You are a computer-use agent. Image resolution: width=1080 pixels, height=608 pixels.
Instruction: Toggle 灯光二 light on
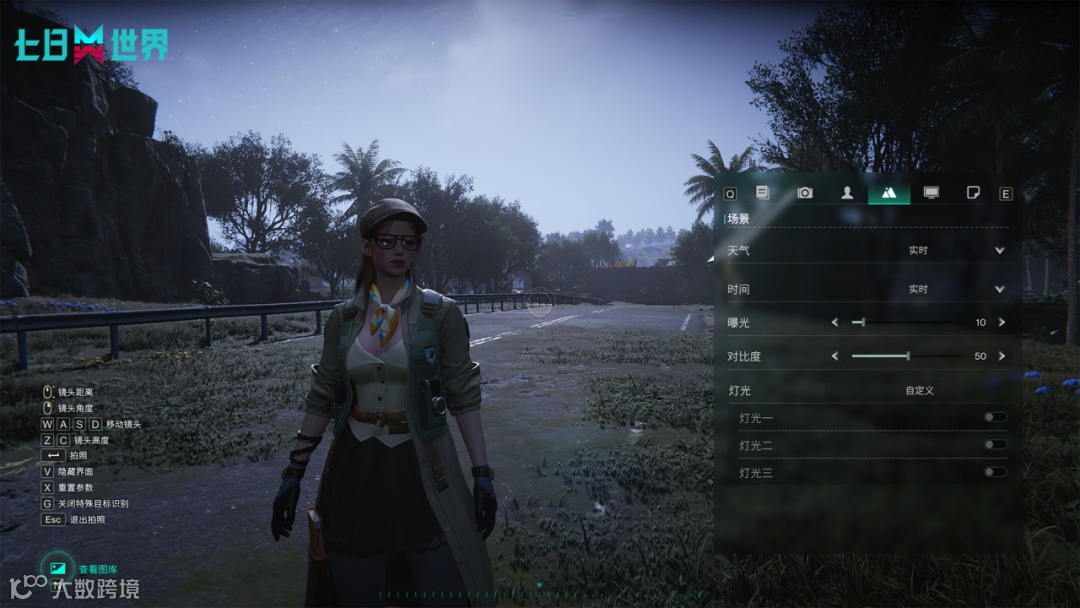994,445
